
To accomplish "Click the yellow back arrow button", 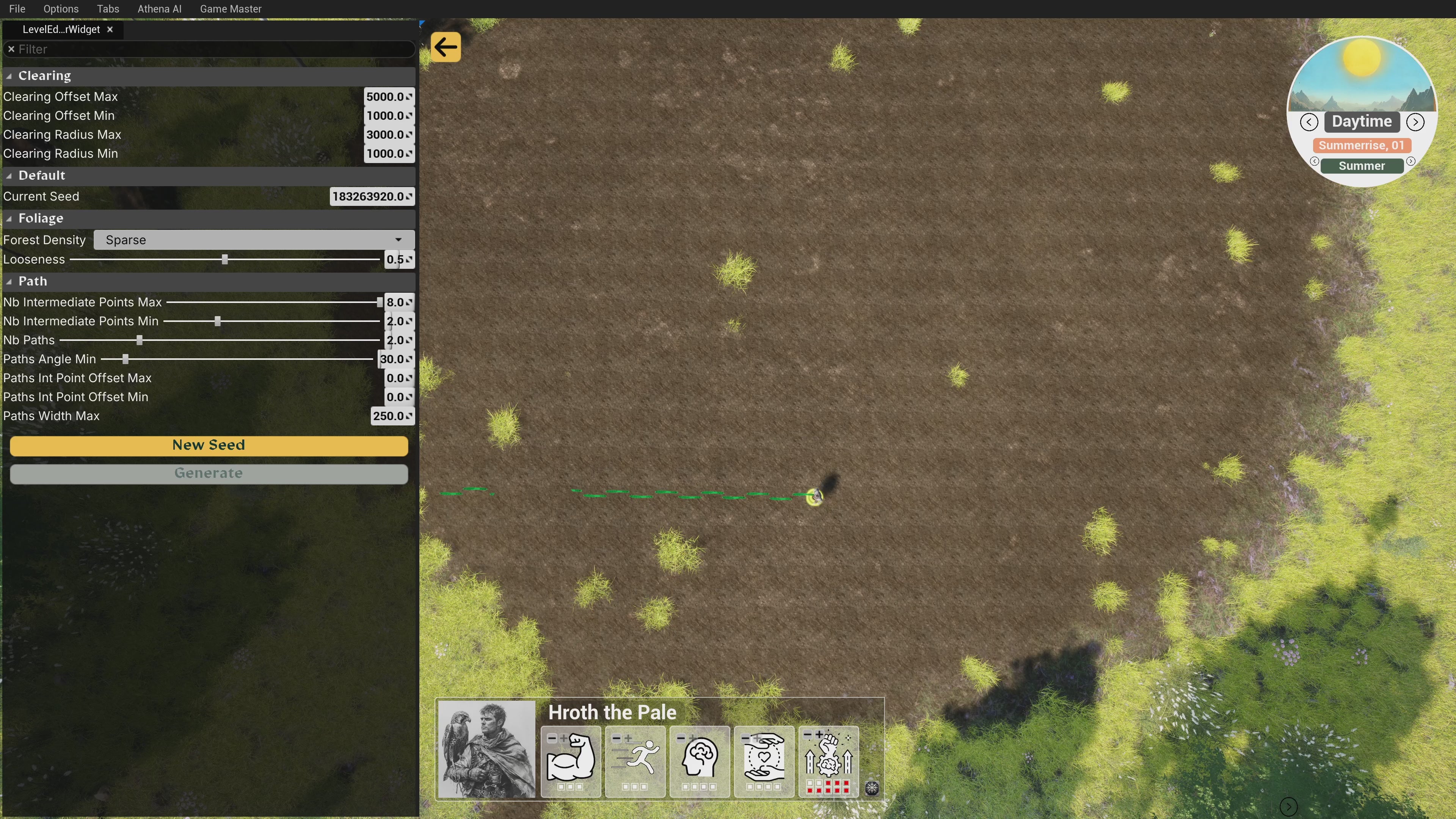I will pos(446,47).
